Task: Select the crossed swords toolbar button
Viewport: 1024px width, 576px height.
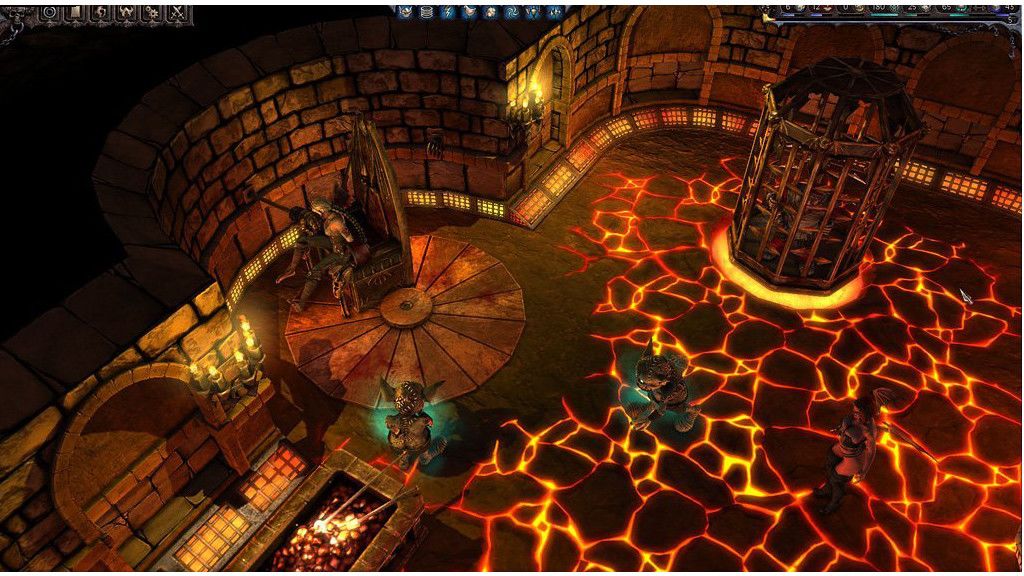Action: 178,13
